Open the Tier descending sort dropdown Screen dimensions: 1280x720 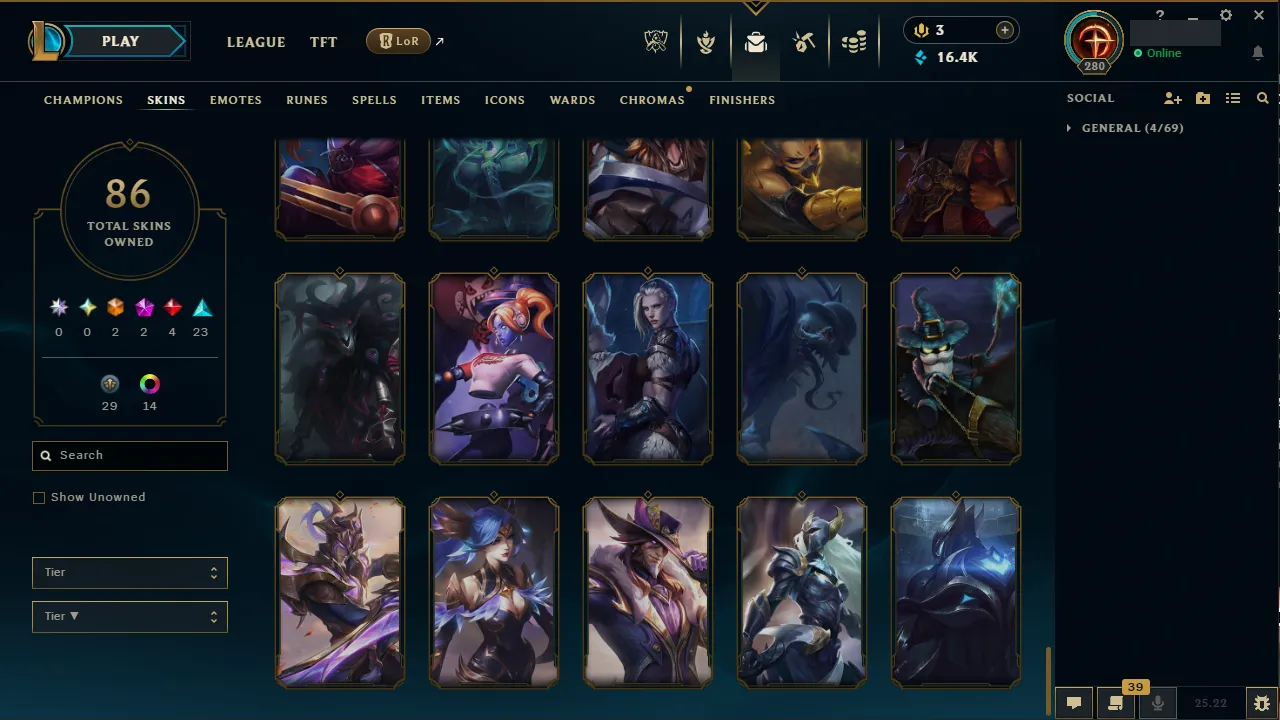point(129,616)
